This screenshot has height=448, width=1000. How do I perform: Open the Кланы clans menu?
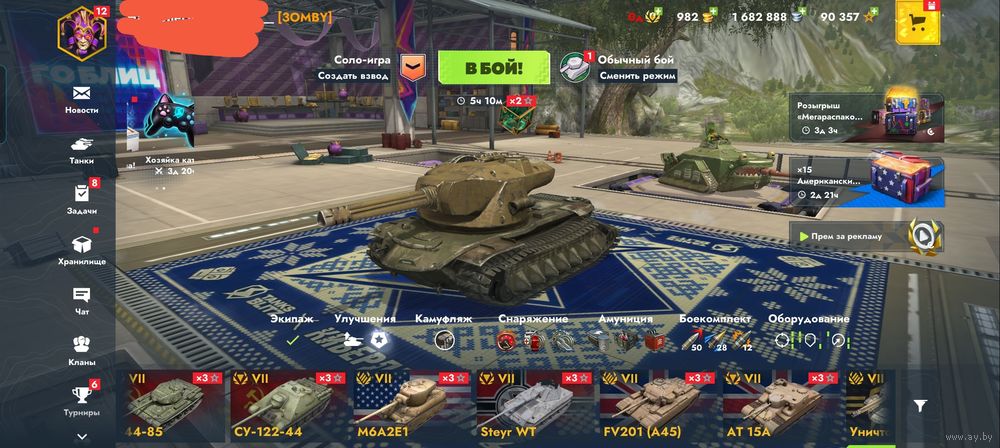click(82, 349)
